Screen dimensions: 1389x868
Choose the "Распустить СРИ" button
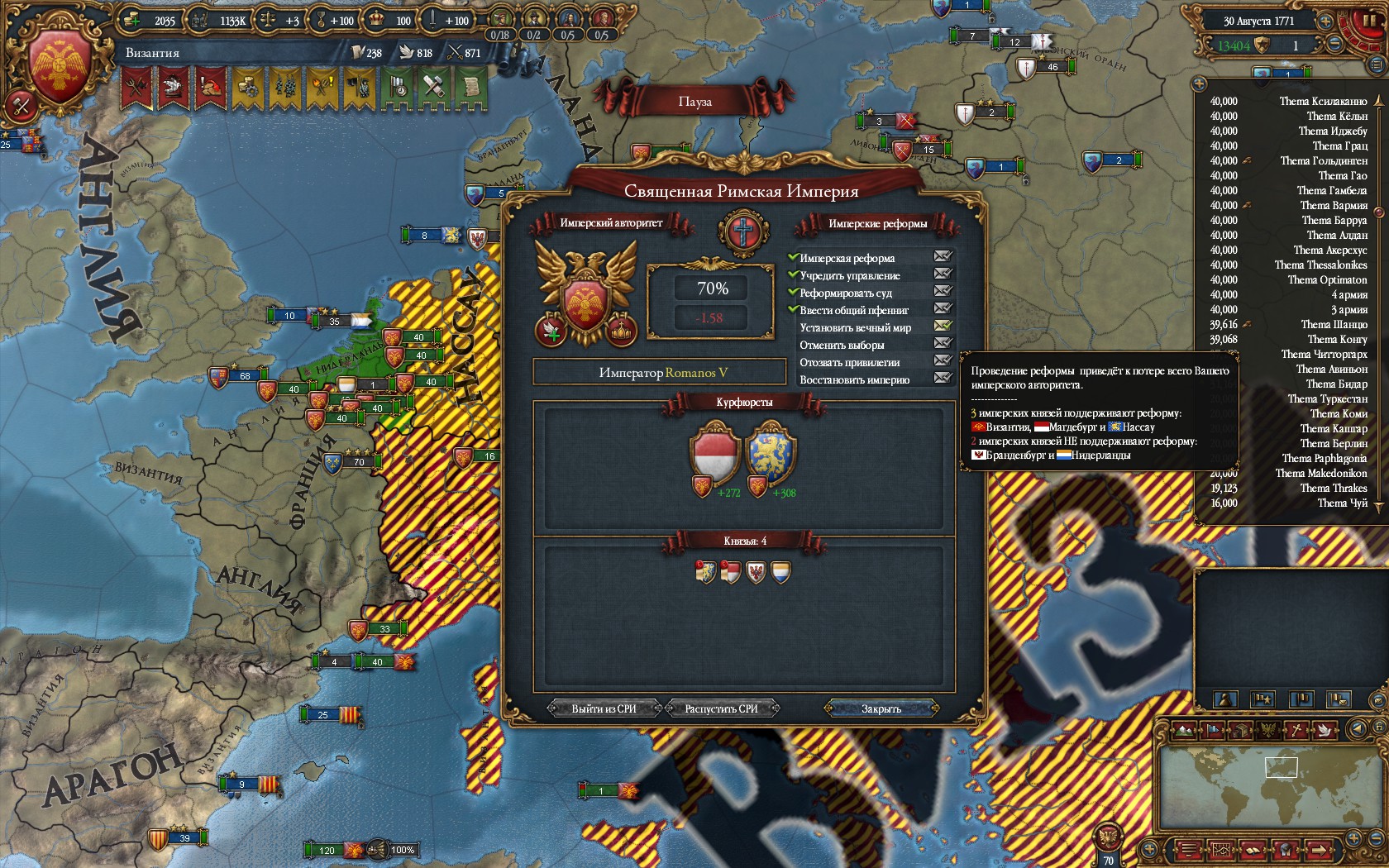721,708
